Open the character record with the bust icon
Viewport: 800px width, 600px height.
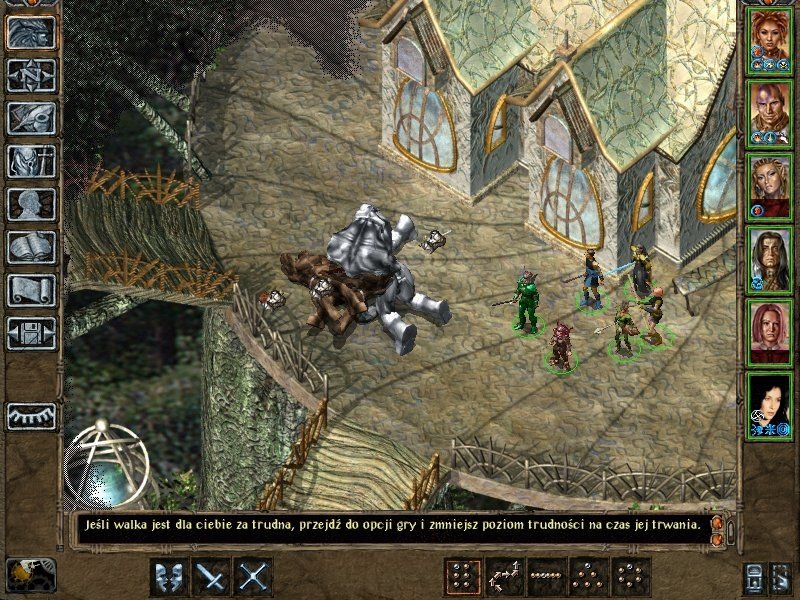(x=31, y=204)
